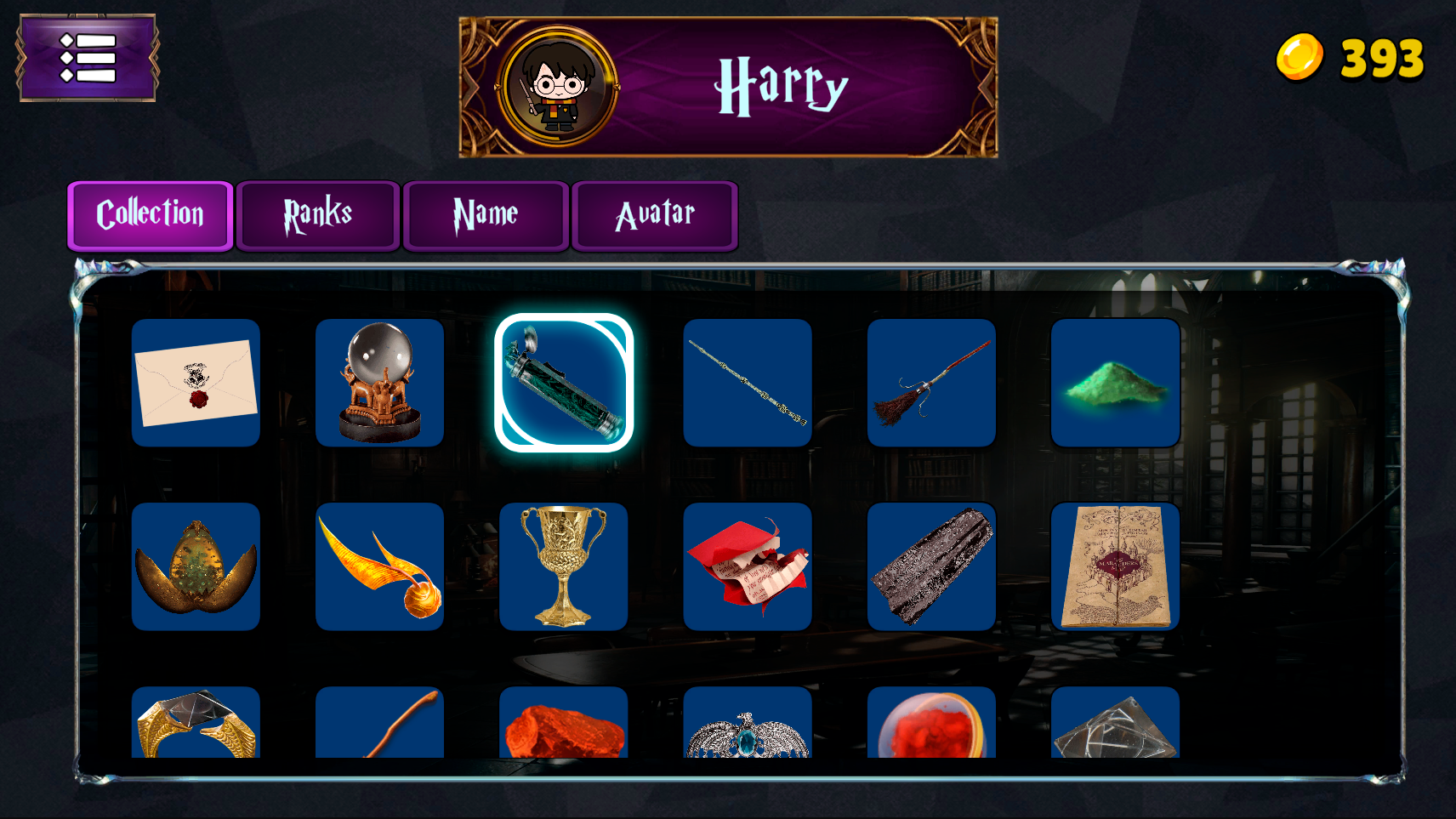This screenshot has width=1456, height=819.
Task: Select the Hogwarts acceptance letter collectible
Action: tap(196, 383)
